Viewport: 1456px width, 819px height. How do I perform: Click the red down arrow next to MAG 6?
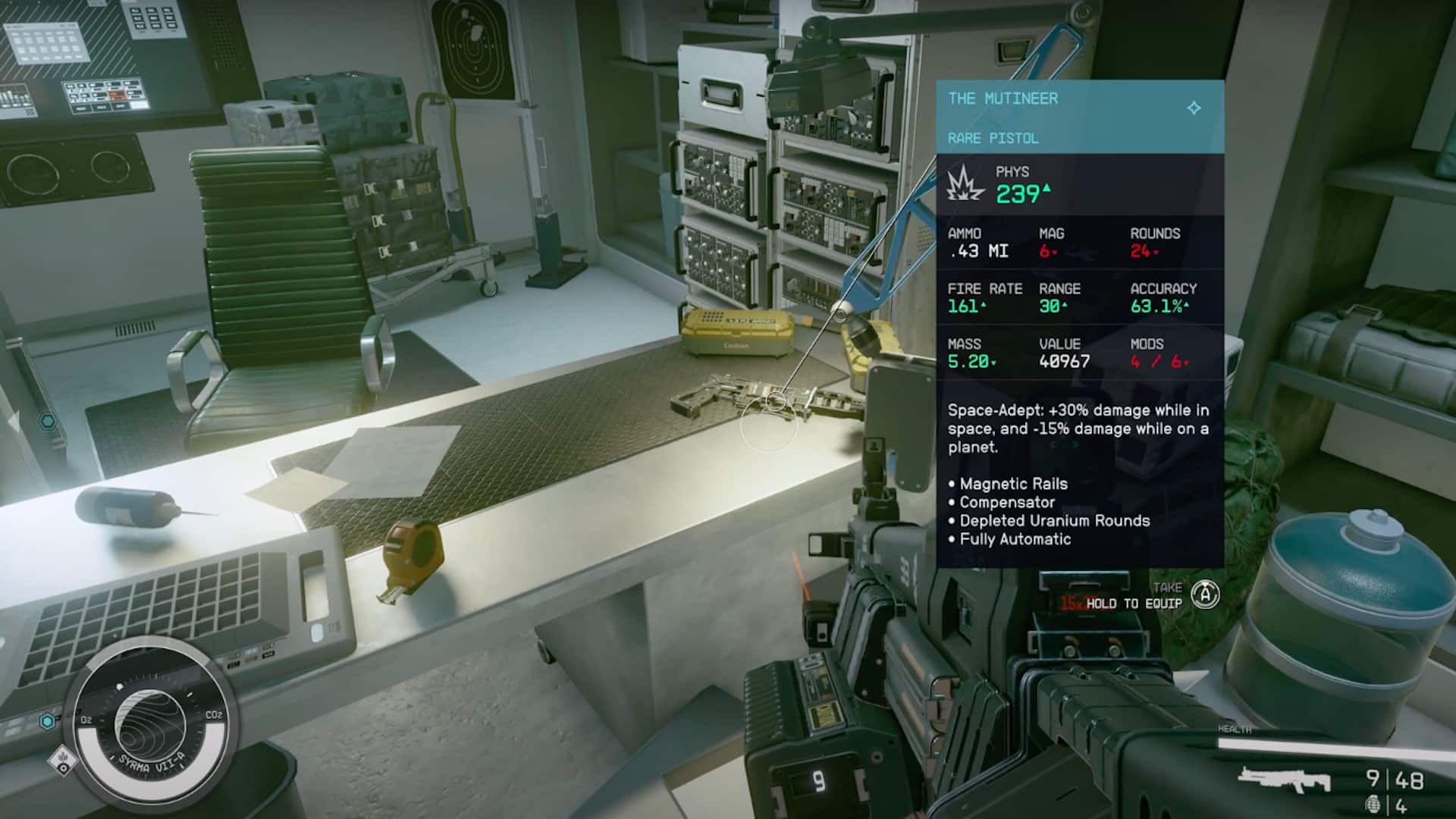click(x=1054, y=252)
